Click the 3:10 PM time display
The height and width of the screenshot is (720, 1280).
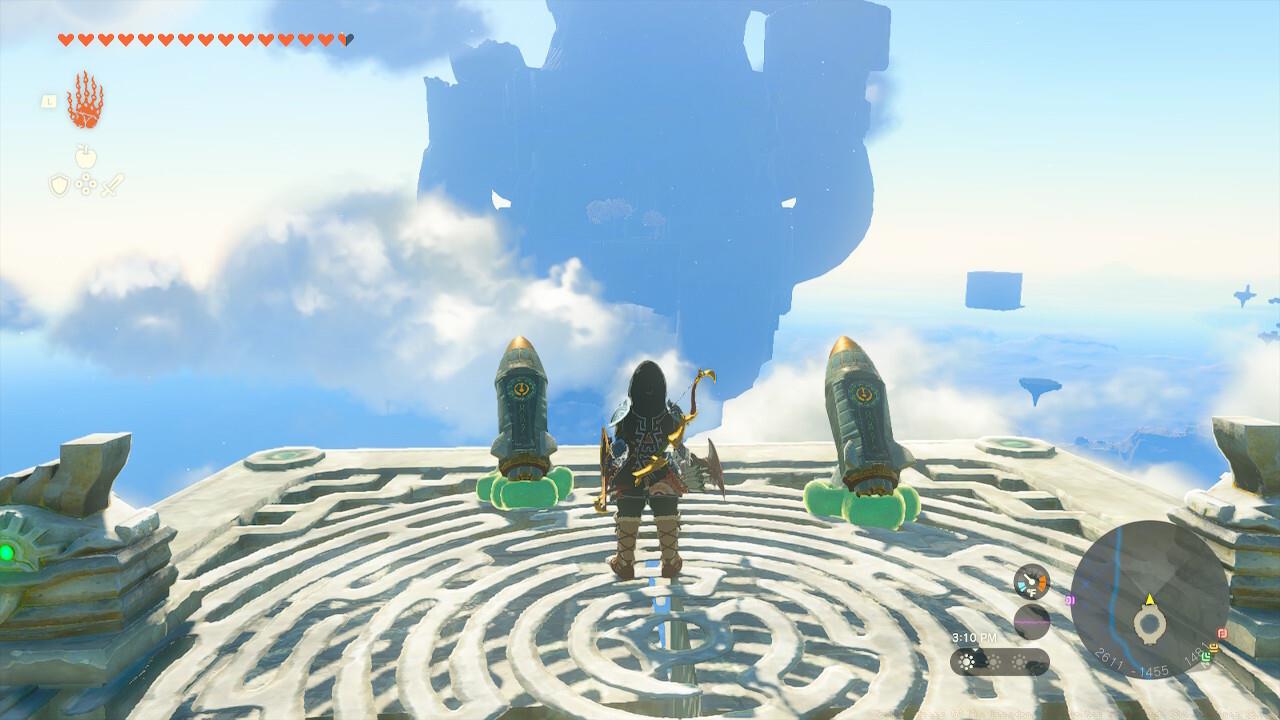pyautogui.click(x=974, y=637)
